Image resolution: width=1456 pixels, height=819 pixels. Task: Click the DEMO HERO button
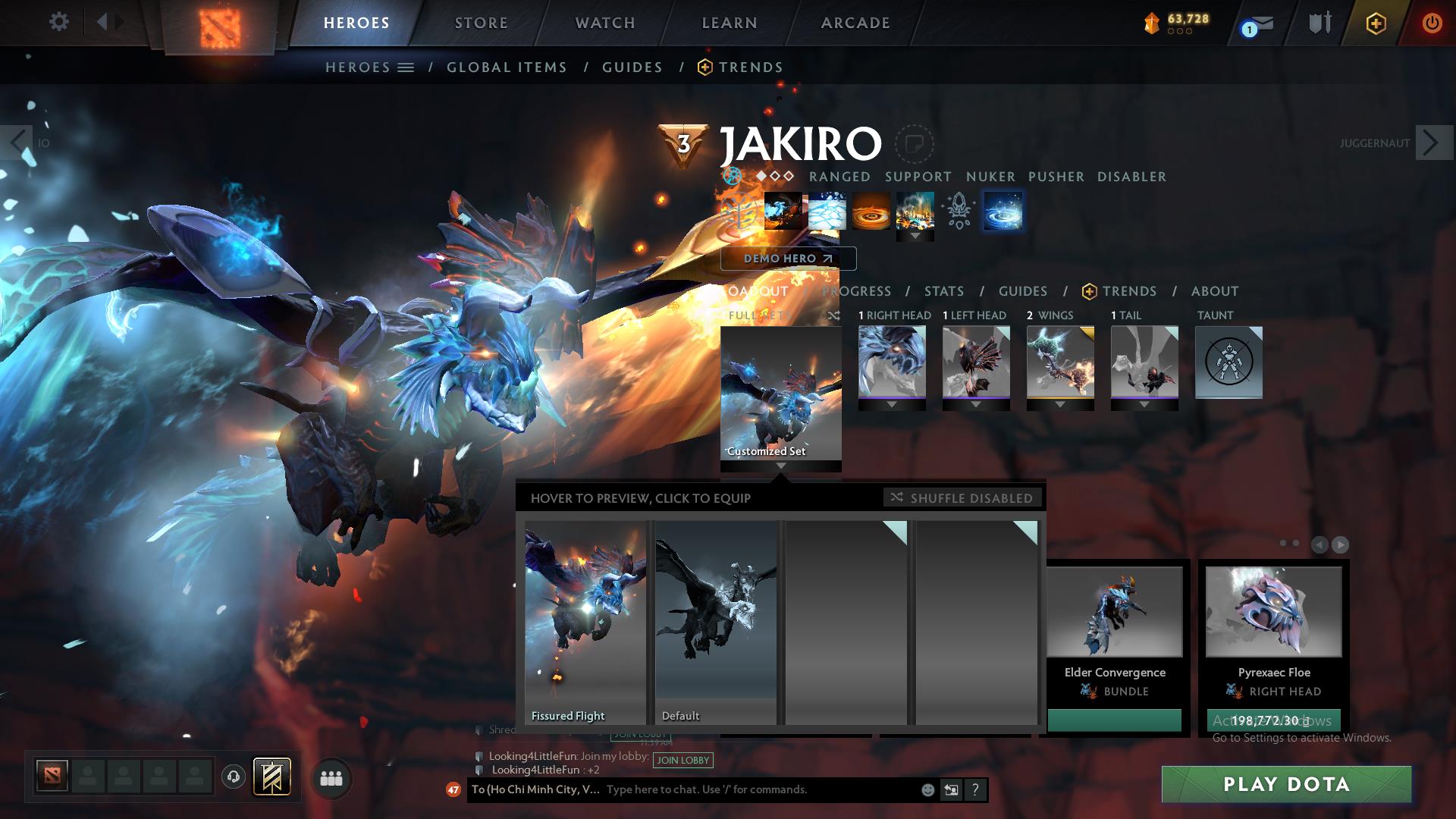(787, 259)
